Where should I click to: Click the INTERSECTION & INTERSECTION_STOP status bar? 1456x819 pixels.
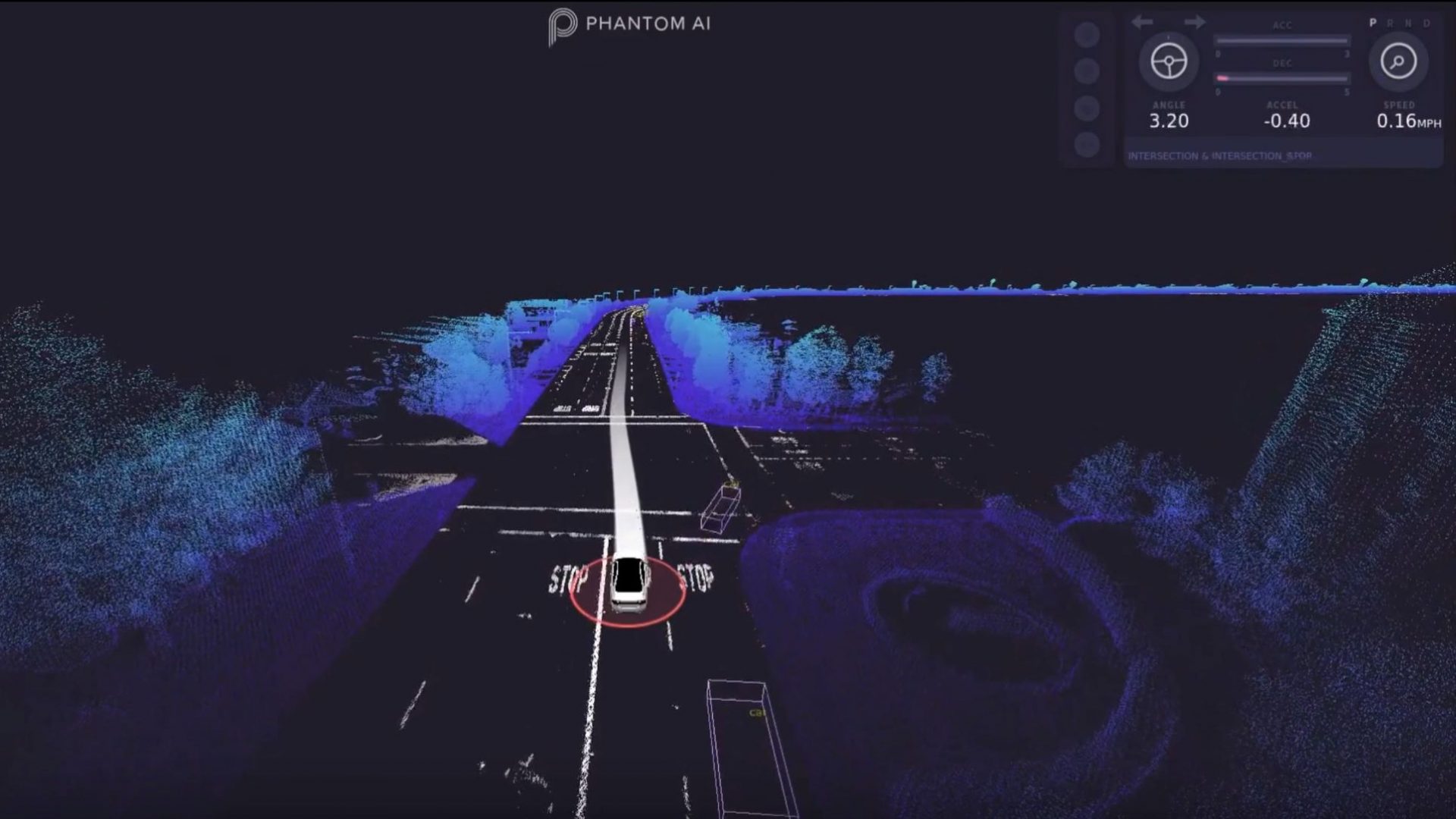point(1221,155)
